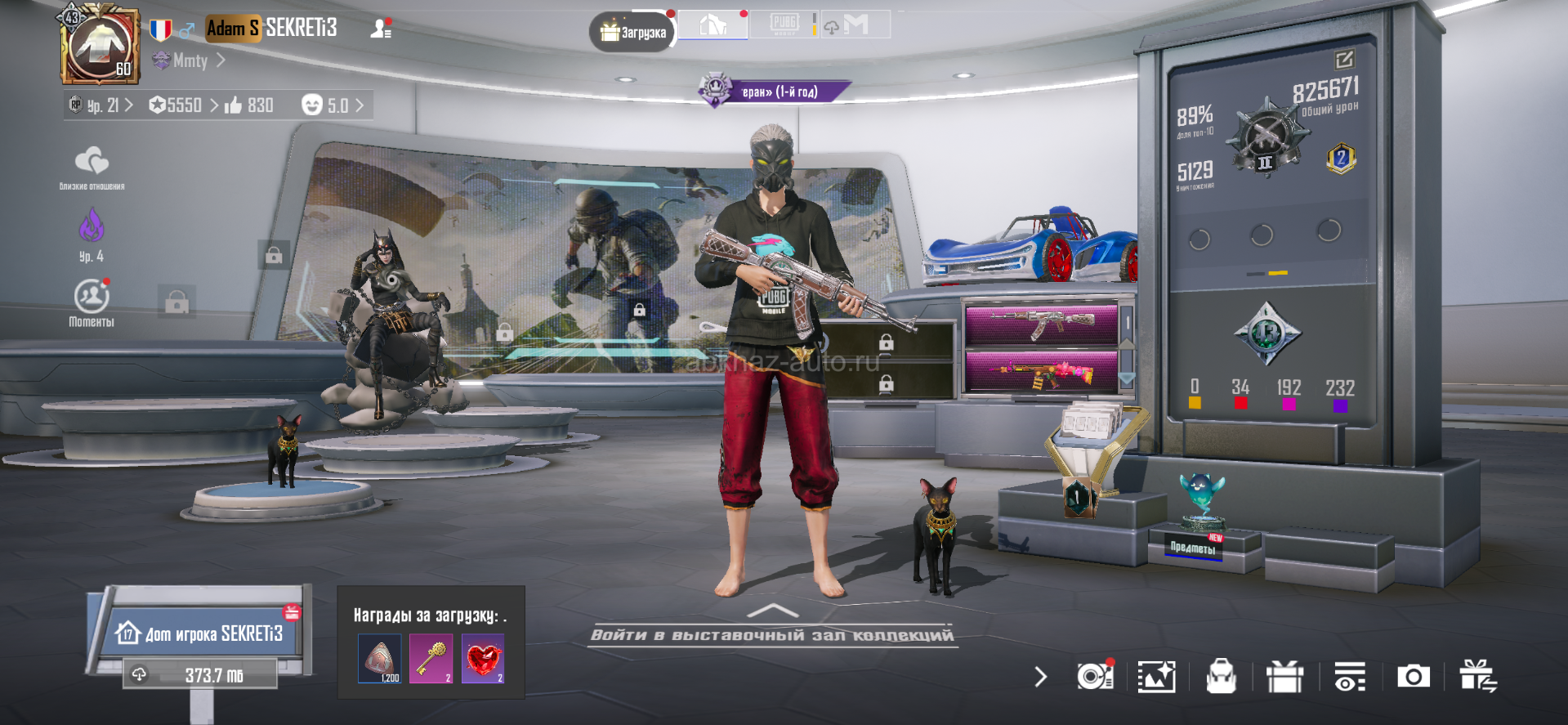Viewport: 1568px width, 725px height.
Task: Open the backpack inventory icon
Action: pyautogui.click(x=1221, y=677)
